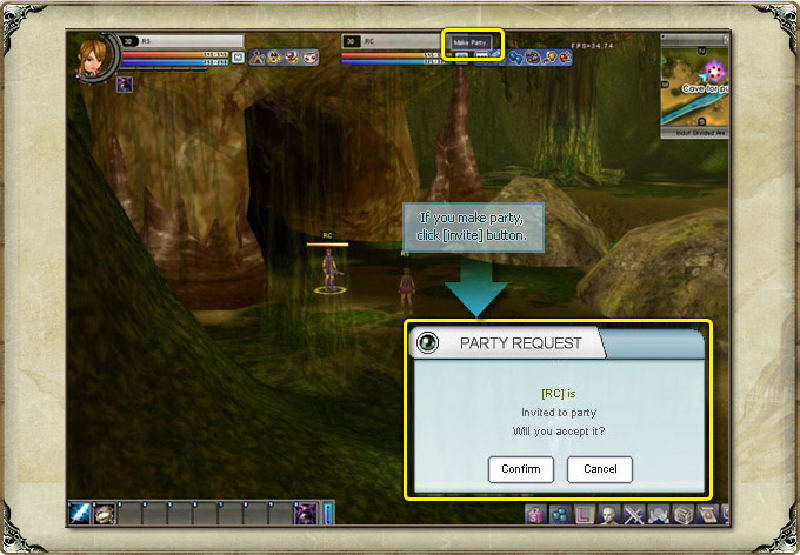Use the second hotbar slot item
This screenshot has width=800, height=555.
tap(105, 513)
